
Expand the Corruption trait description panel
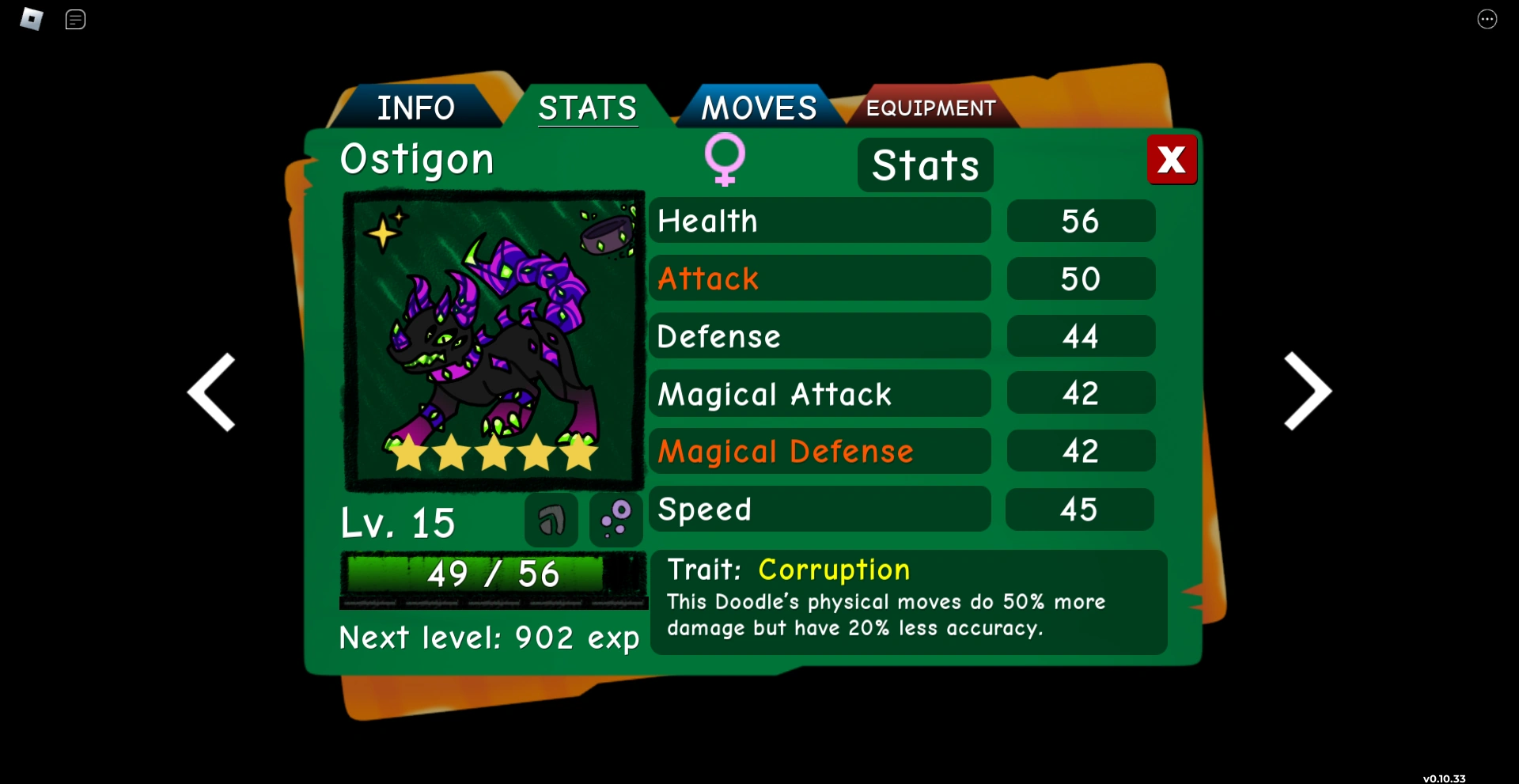(908, 601)
